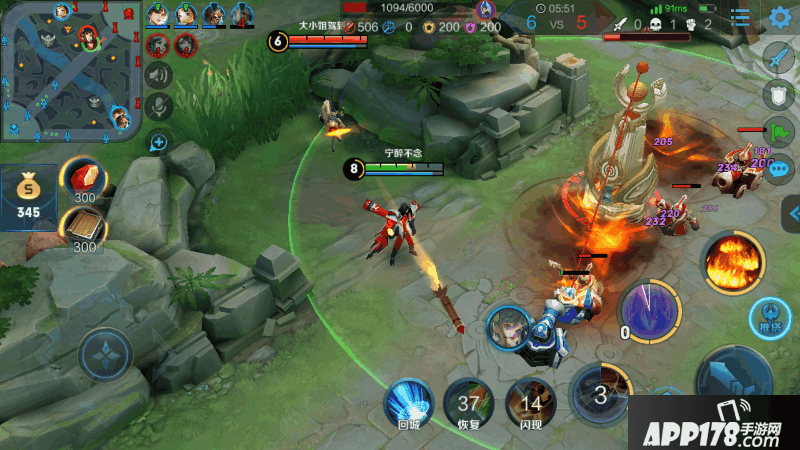Open the settings gear

pyautogui.click(x=780, y=17)
